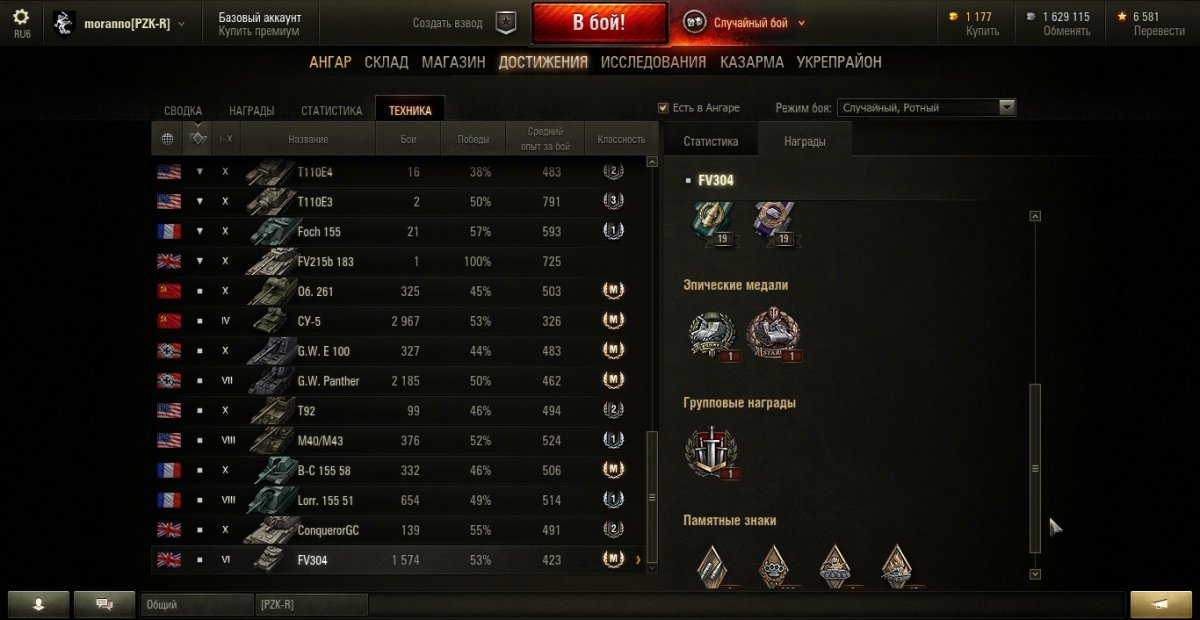Show the vehicle Статистика panel tab

(711, 142)
